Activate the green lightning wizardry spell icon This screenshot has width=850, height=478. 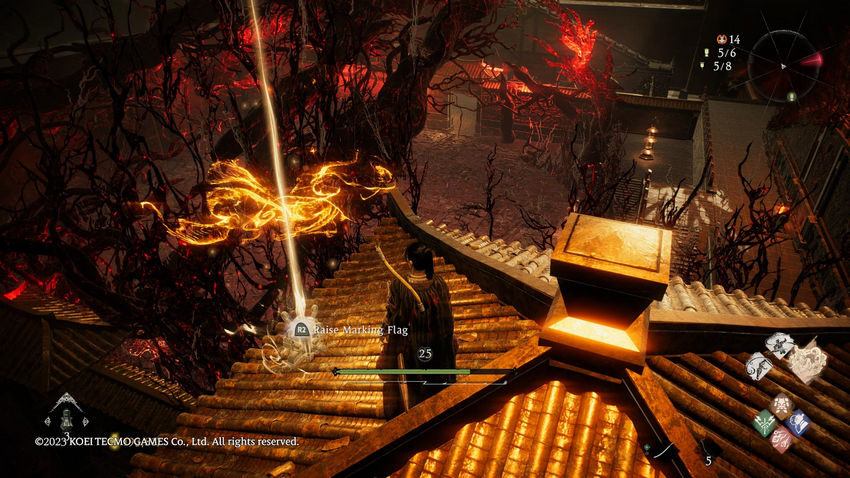764,421
